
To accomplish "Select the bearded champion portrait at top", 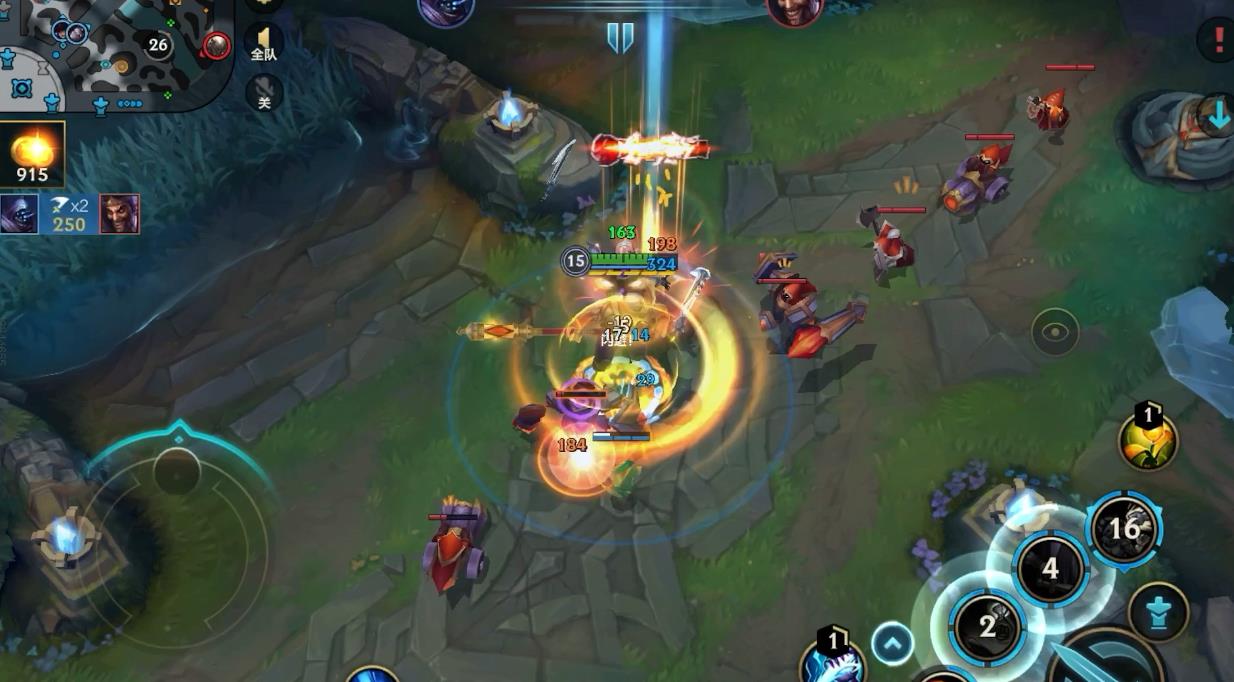I will pyautogui.click(x=795, y=10).
